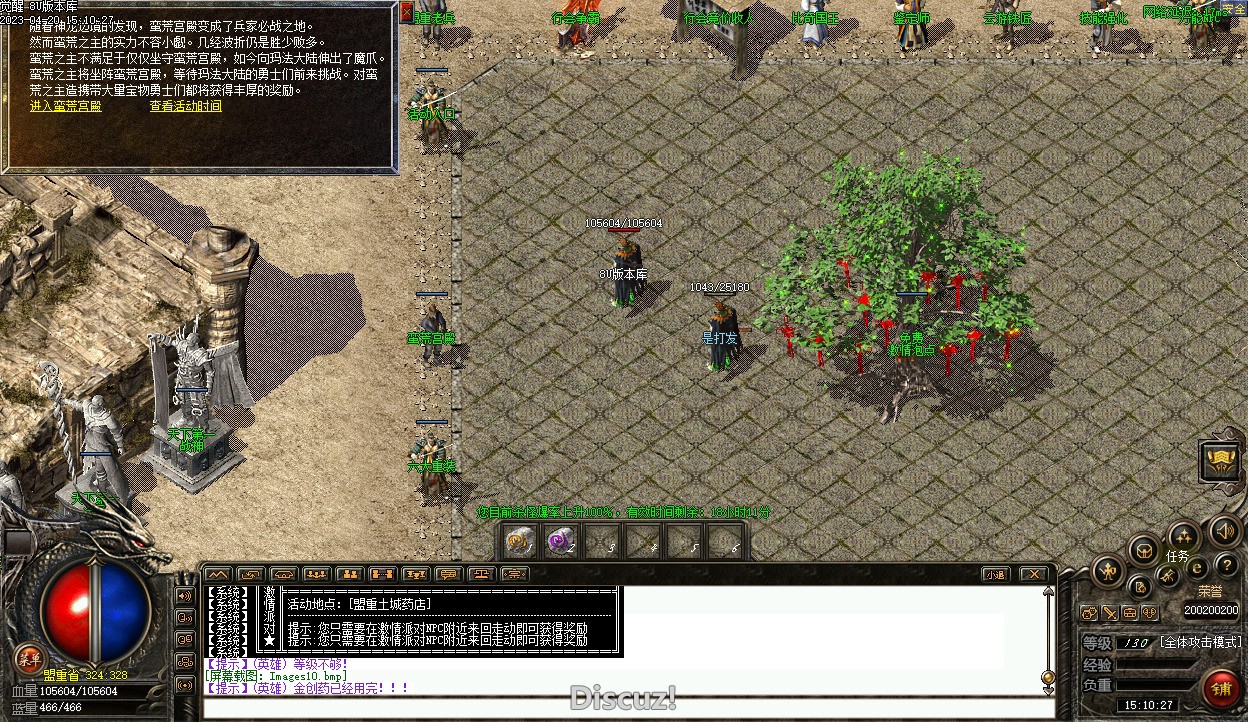This screenshot has width=1248, height=722.
Task: Open the red 铺 shop button
Action: pos(1219,689)
